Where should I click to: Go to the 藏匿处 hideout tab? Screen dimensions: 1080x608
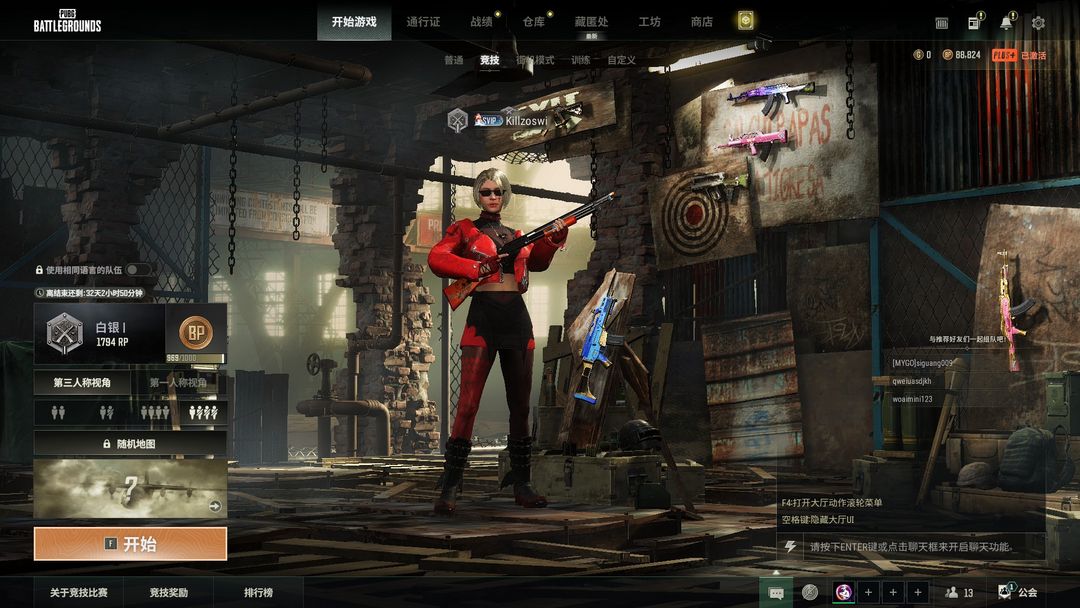591,22
